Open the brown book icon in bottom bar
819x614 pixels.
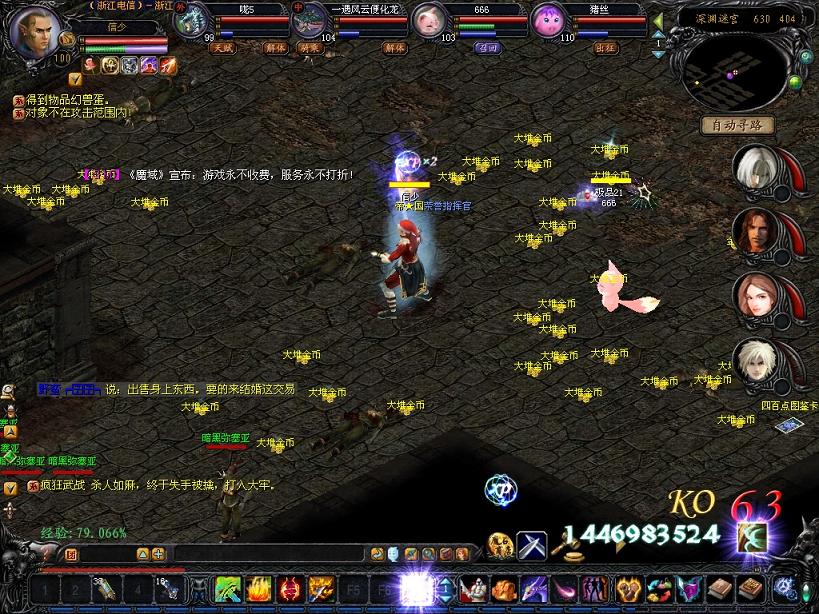pyautogui.click(x=721, y=588)
